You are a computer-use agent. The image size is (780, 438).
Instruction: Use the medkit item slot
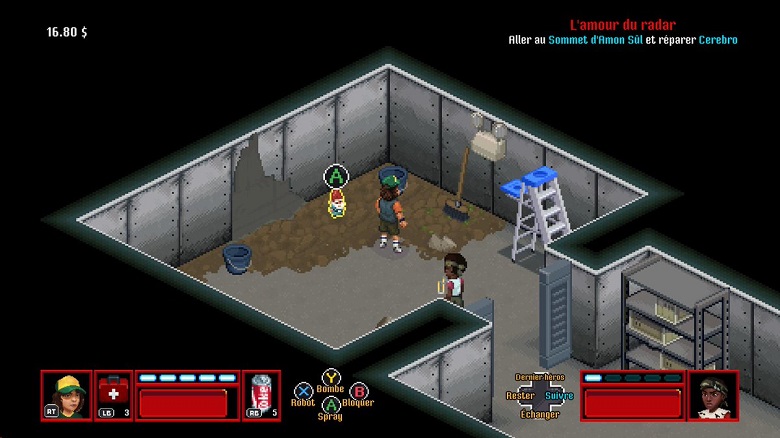point(113,395)
